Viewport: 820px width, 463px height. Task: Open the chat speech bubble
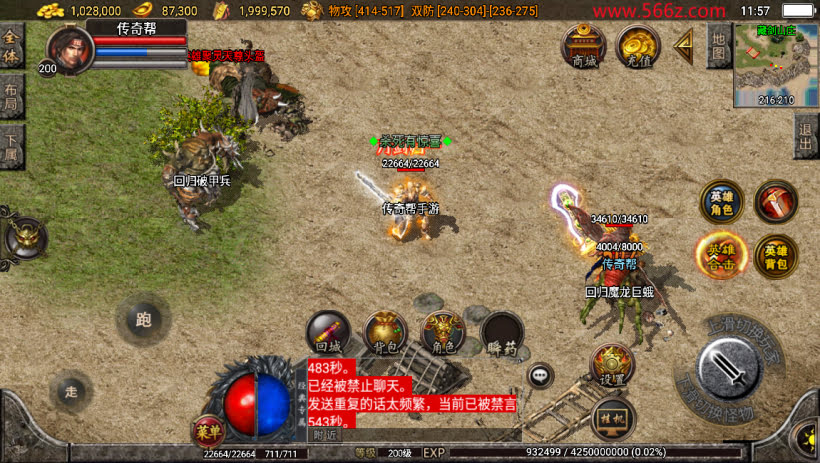pyautogui.click(x=542, y=375)
